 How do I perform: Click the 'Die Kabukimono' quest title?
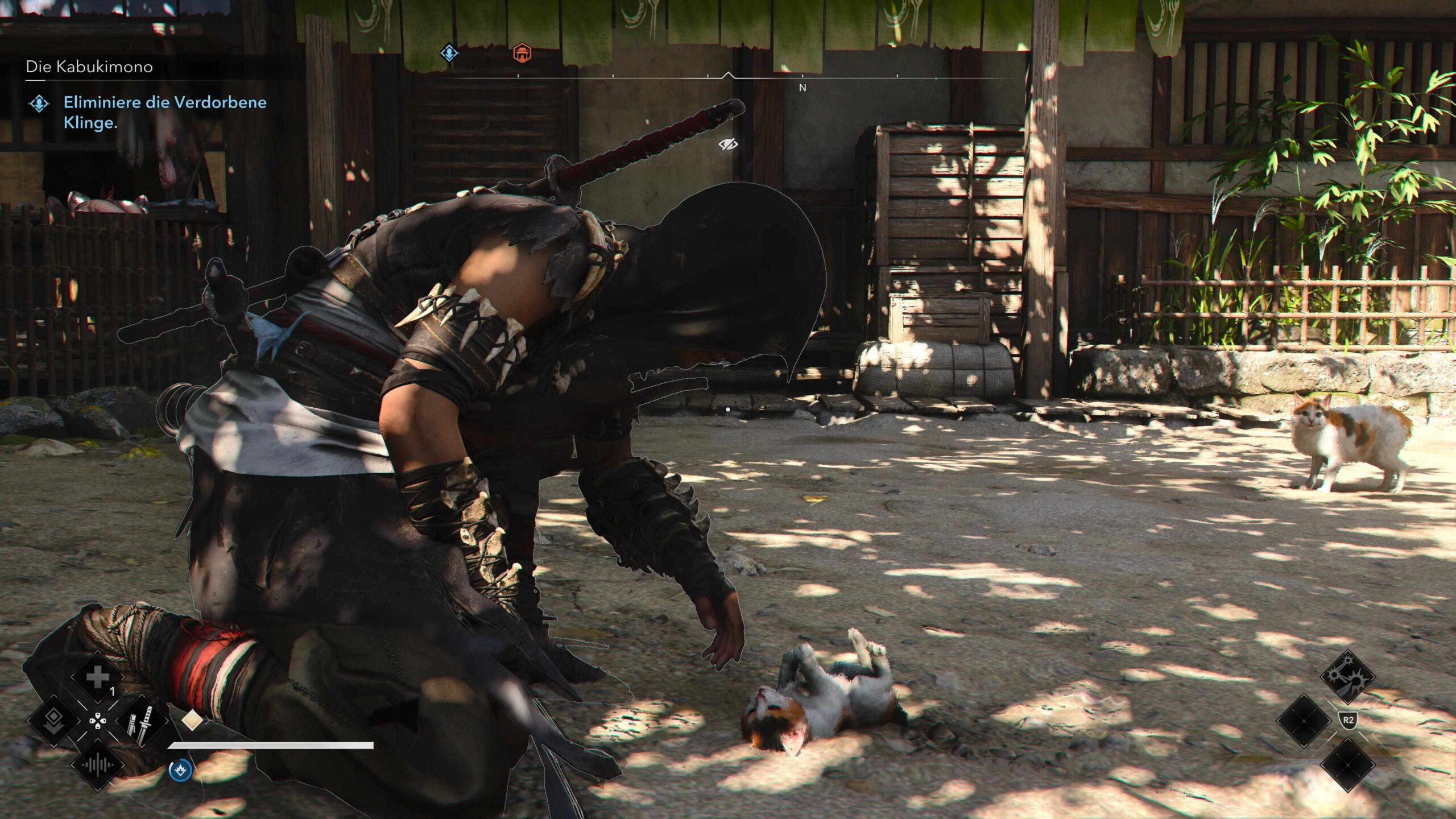pyautogui.click(x=89, y=67)
